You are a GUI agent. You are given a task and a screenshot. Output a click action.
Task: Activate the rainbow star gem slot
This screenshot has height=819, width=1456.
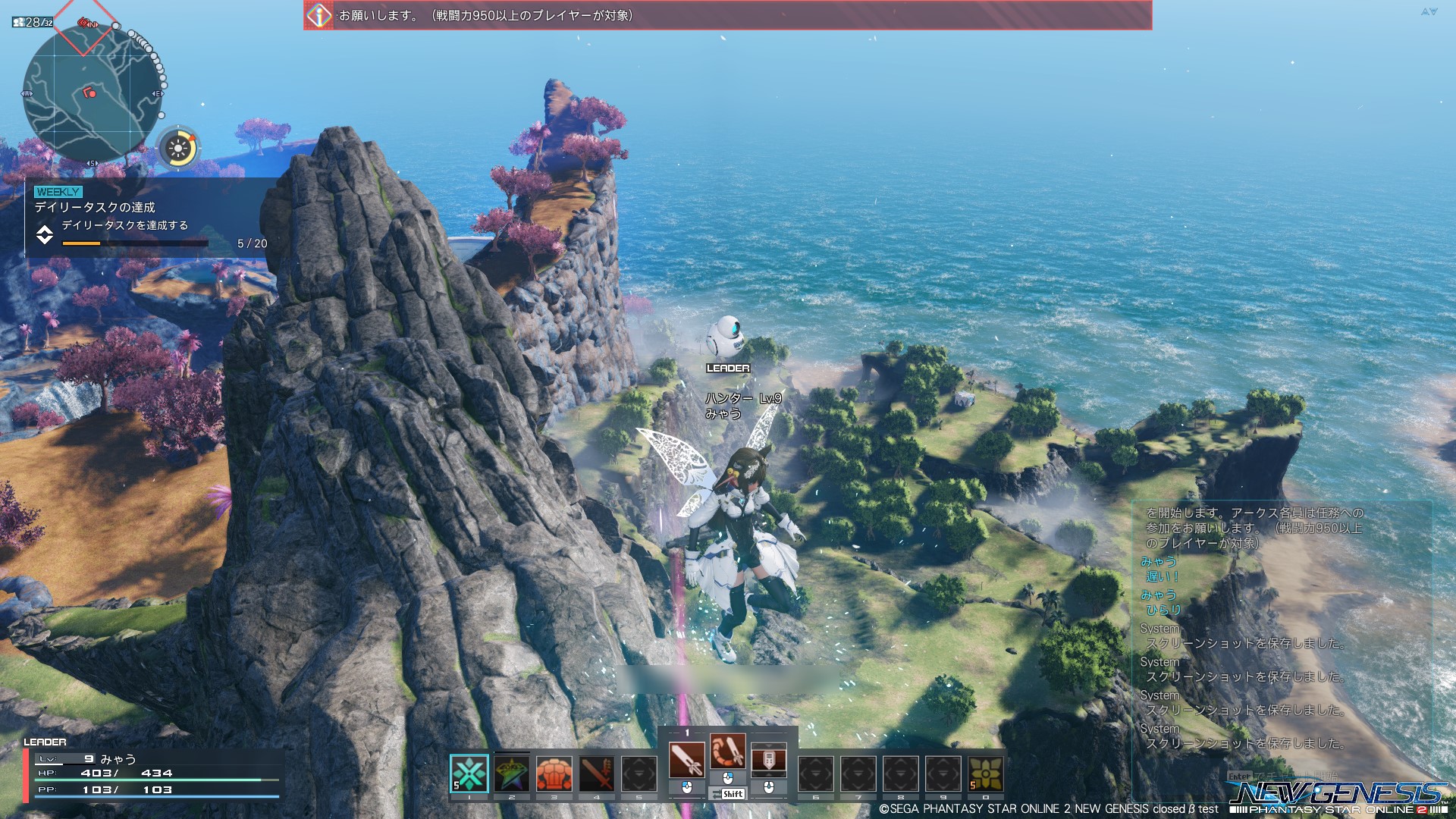512,773
